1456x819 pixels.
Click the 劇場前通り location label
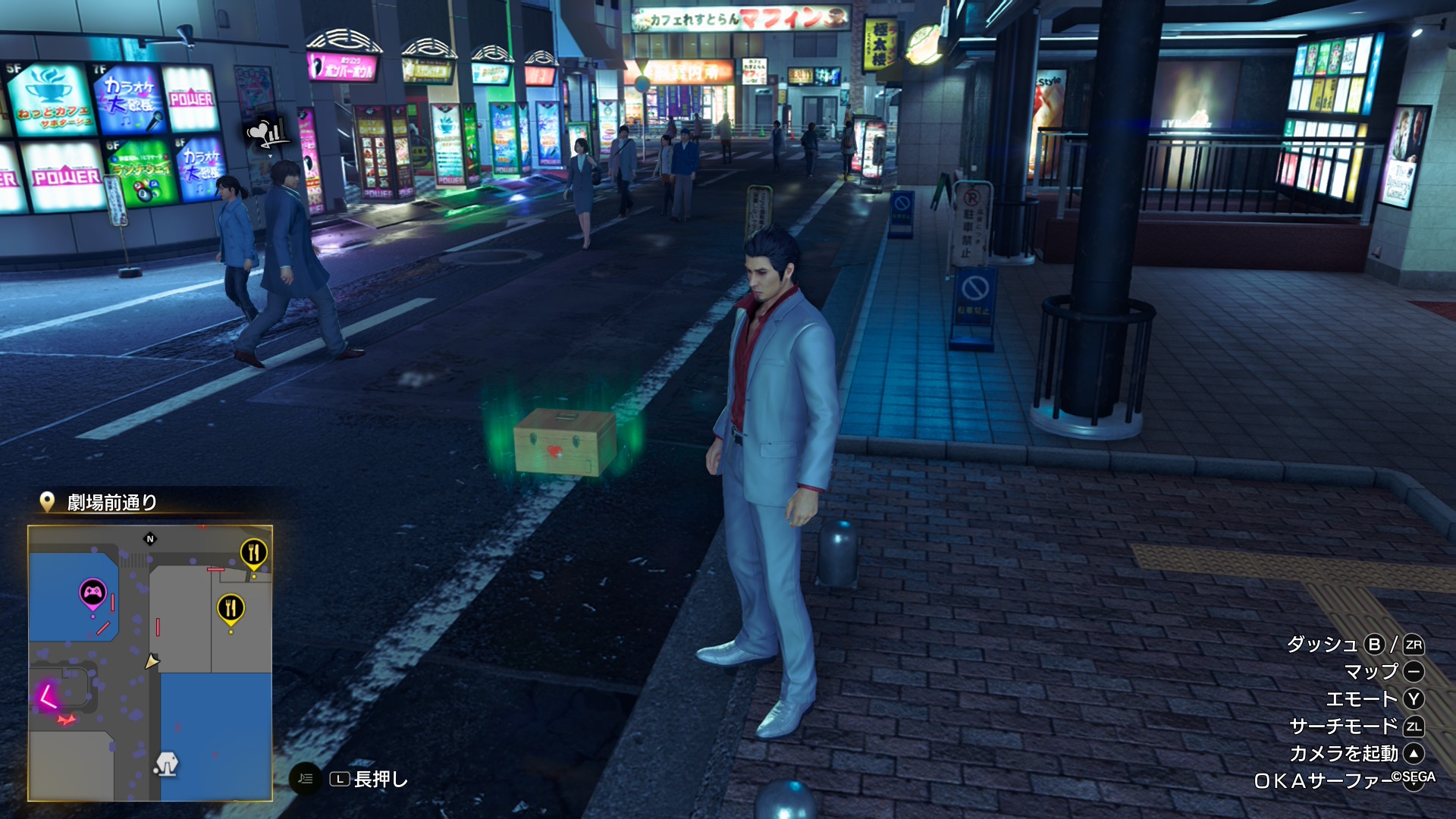coord(111,503)
